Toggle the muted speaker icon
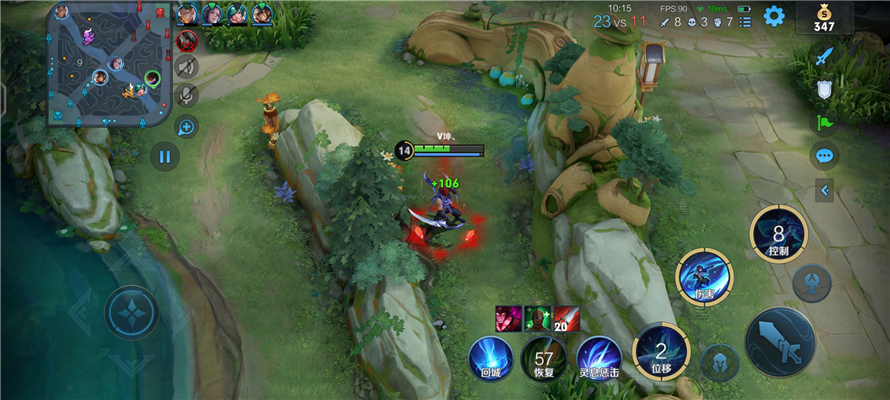 coord(187,67)
